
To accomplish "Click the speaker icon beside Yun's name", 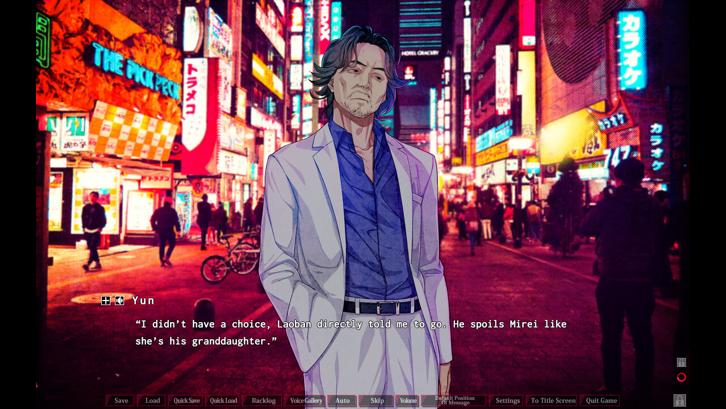I will [x=119, y=300].
